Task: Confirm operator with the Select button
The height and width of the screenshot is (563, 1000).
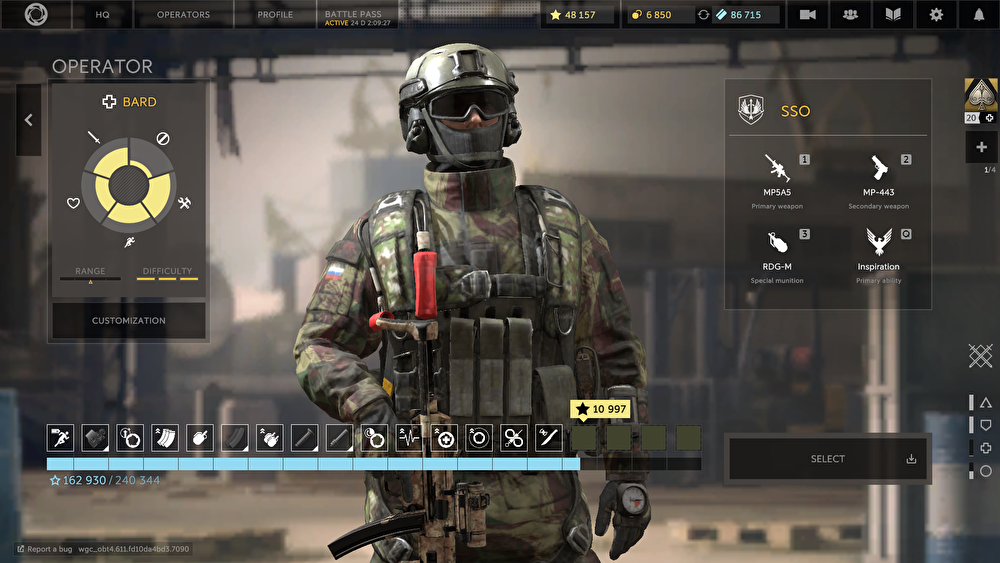Action: tap(828, 459)
